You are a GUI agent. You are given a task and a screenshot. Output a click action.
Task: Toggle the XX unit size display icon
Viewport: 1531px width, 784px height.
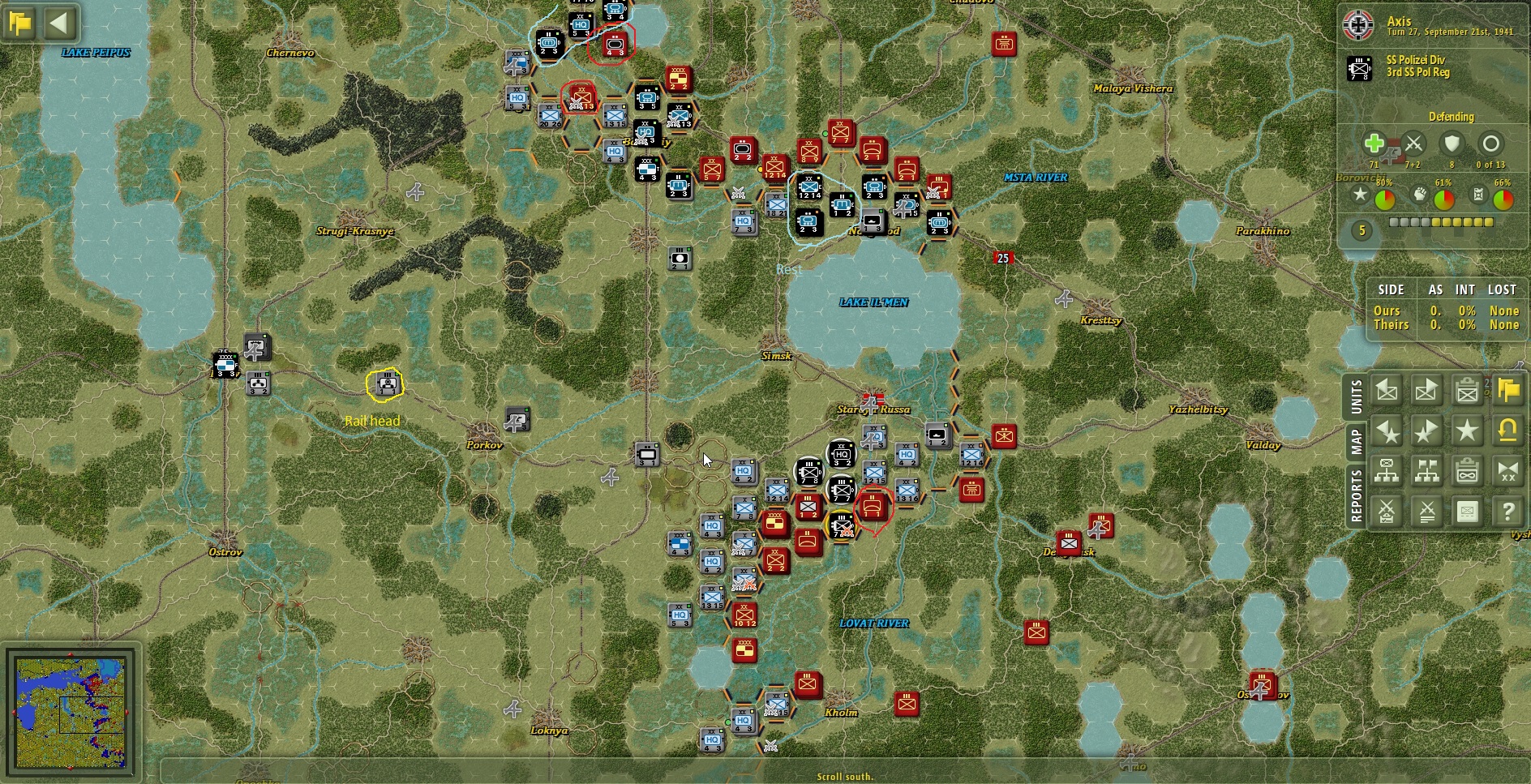(x=1510, y=470)
